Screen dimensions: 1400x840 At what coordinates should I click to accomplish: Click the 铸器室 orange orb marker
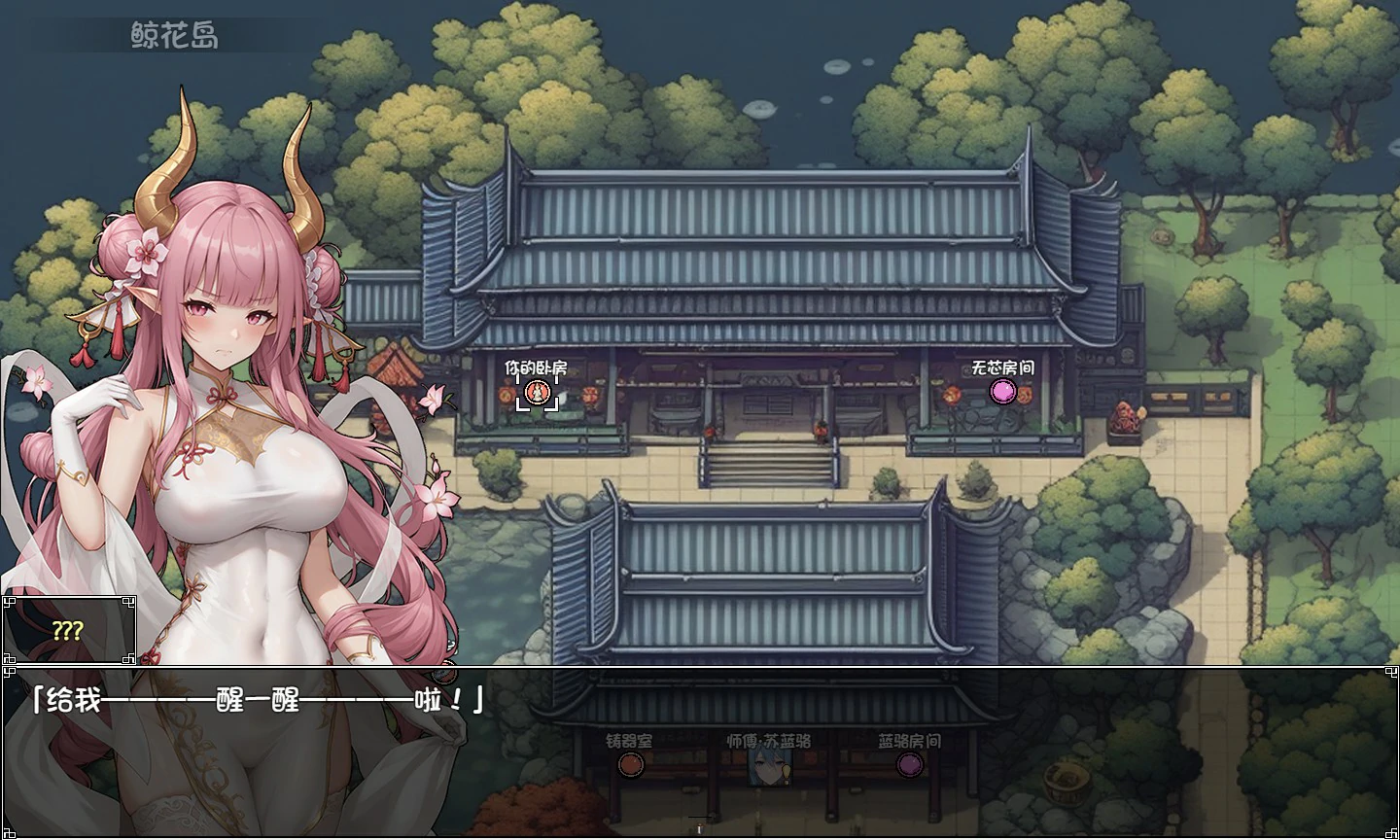631,767
